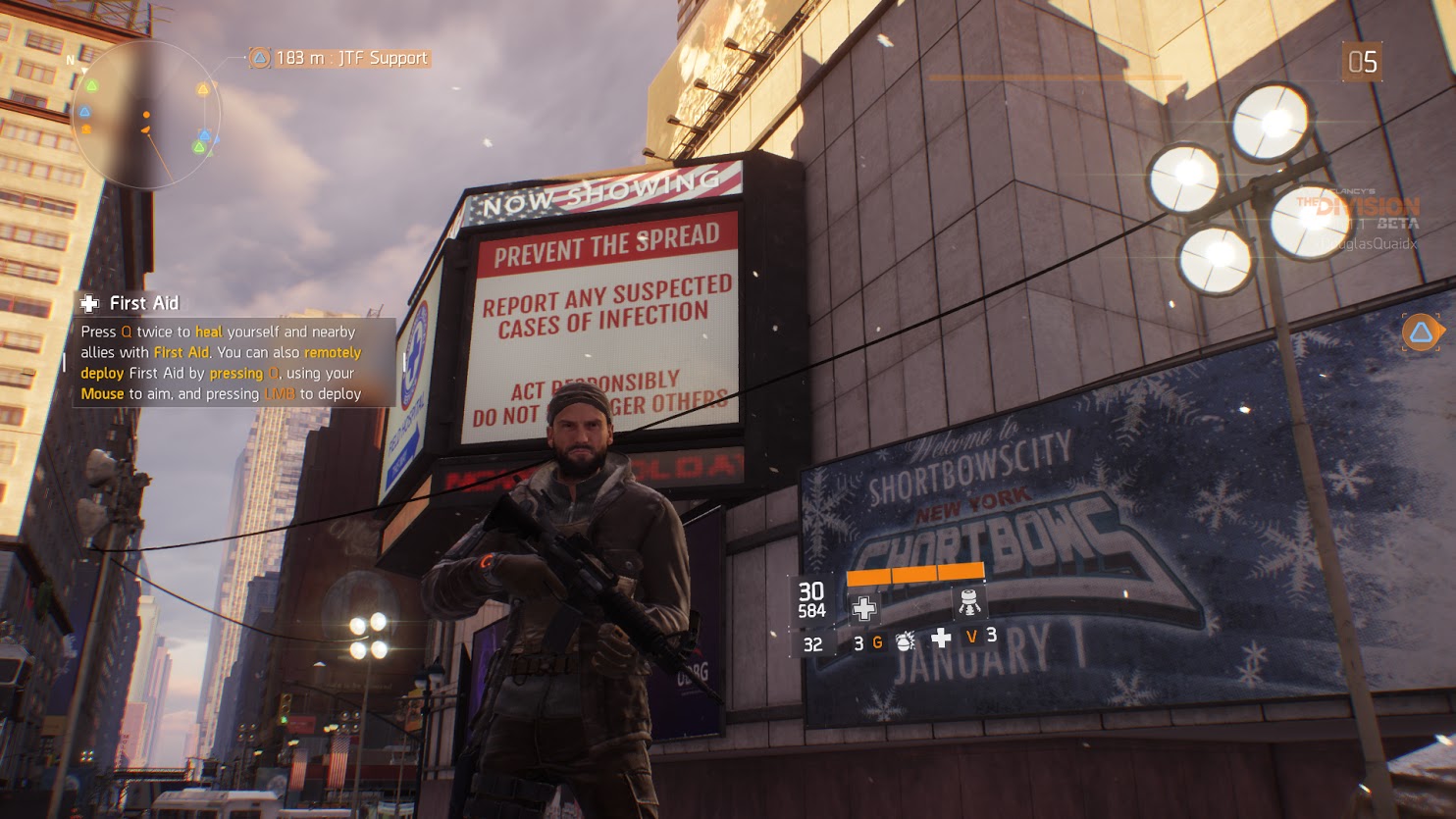This screenshot has height=819, width=1456.
Task: Select the yellow triangle marker on minimap
Action: click(x=203, y=90)
